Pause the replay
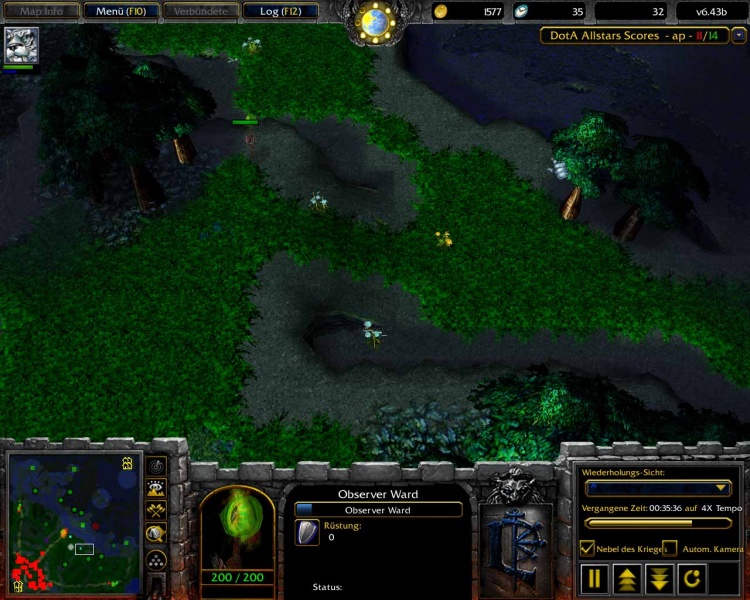This screenshot has height=600, width=750. [x=595, y=577]
